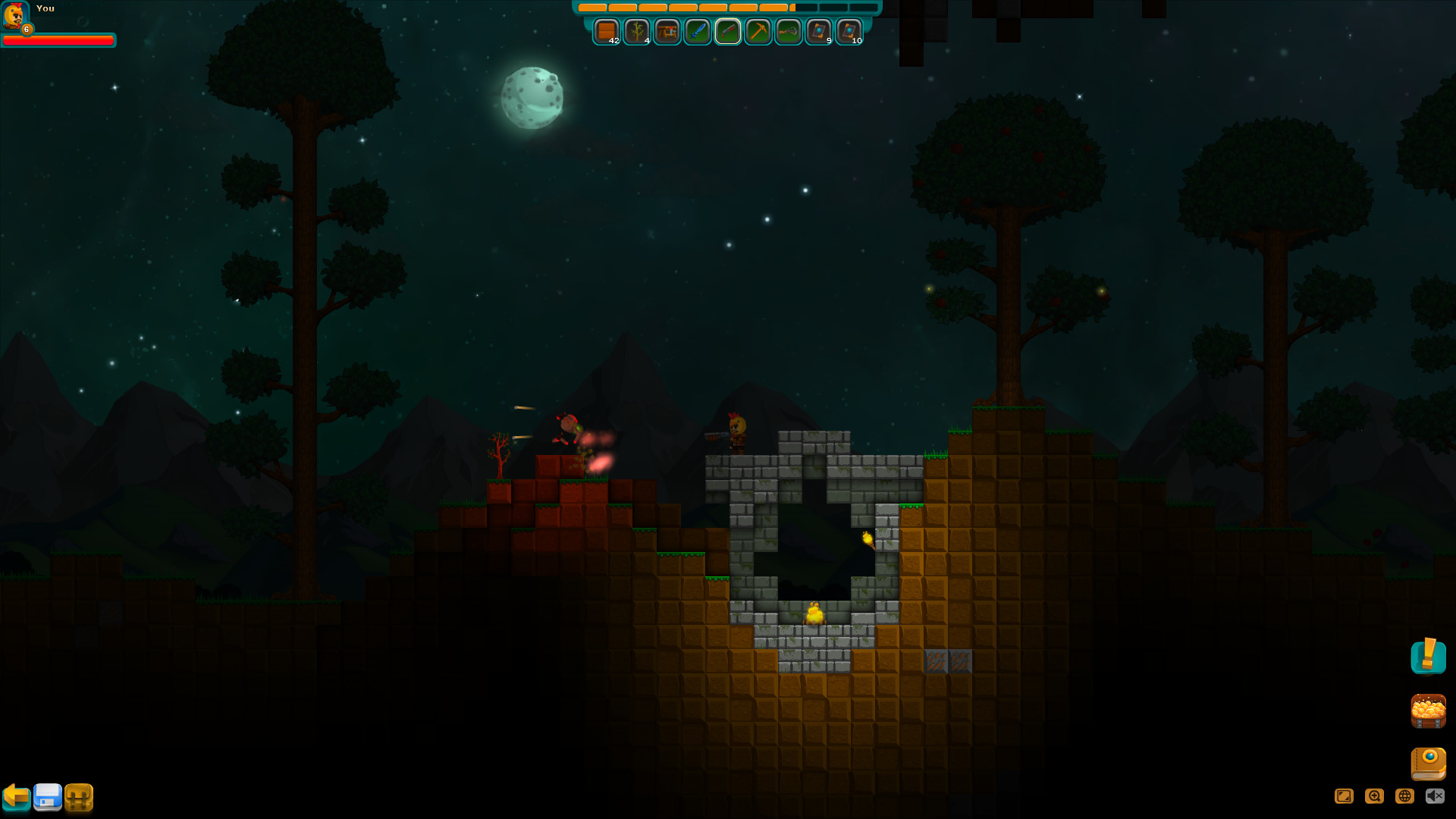This screenshot has width=1456, height=819.
Task: Click the orange stamina bar segment
Action: click(682, 8)
